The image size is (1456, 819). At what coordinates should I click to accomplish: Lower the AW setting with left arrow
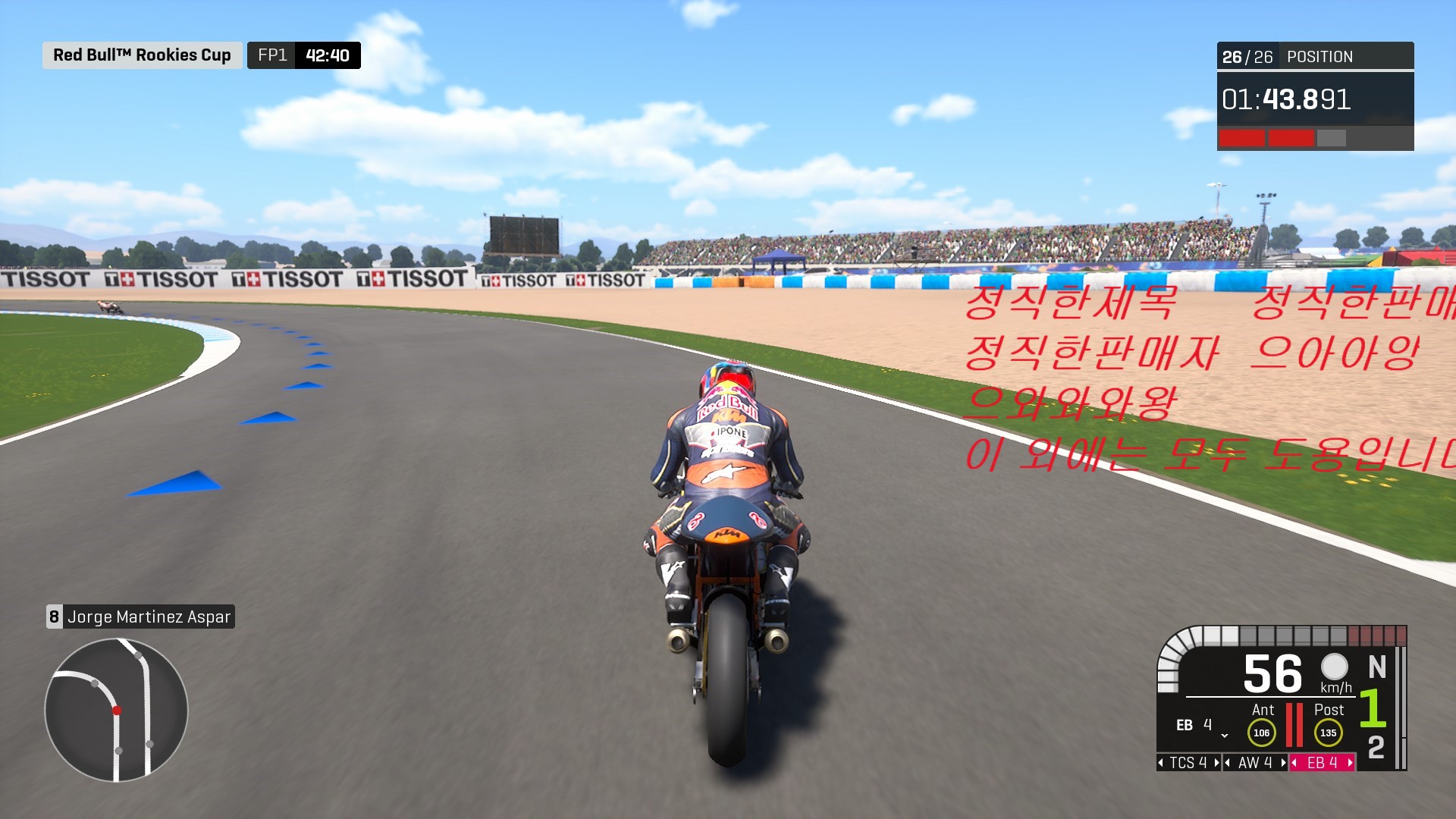1228,763
